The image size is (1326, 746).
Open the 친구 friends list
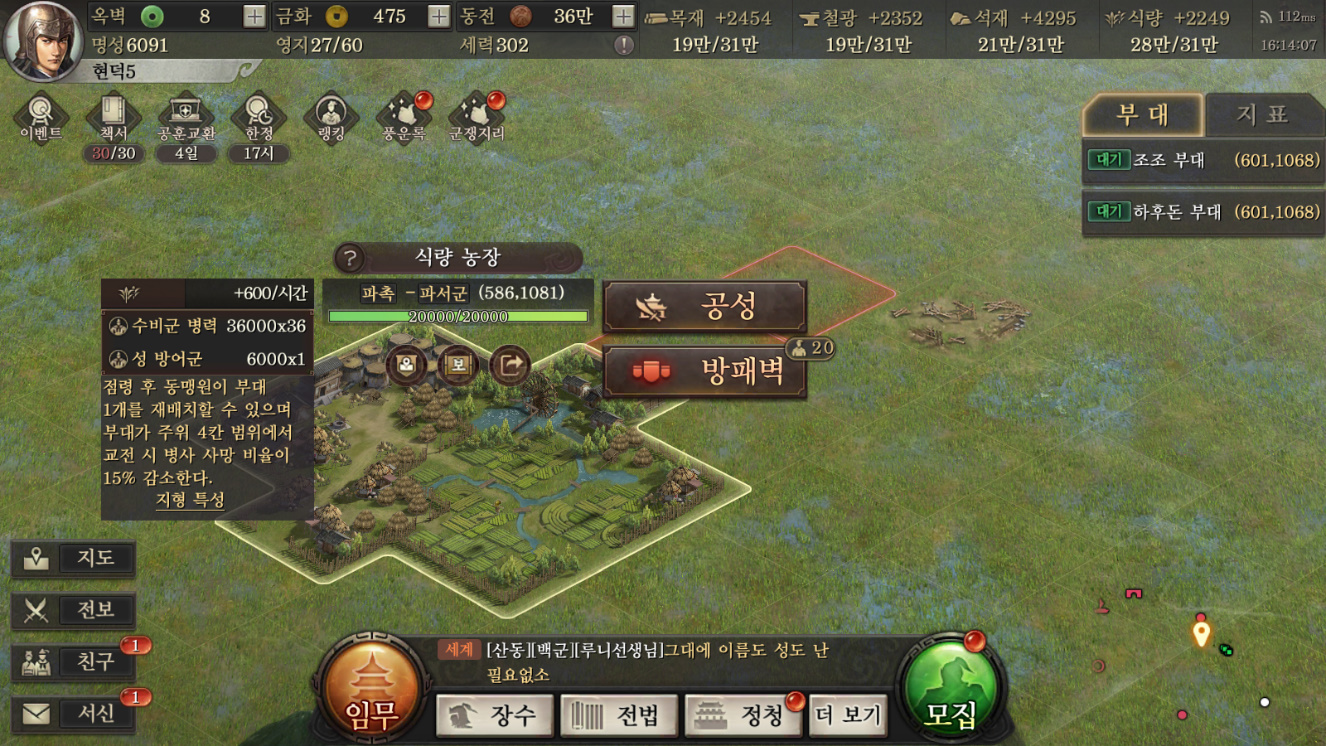[x=74, y=662]
